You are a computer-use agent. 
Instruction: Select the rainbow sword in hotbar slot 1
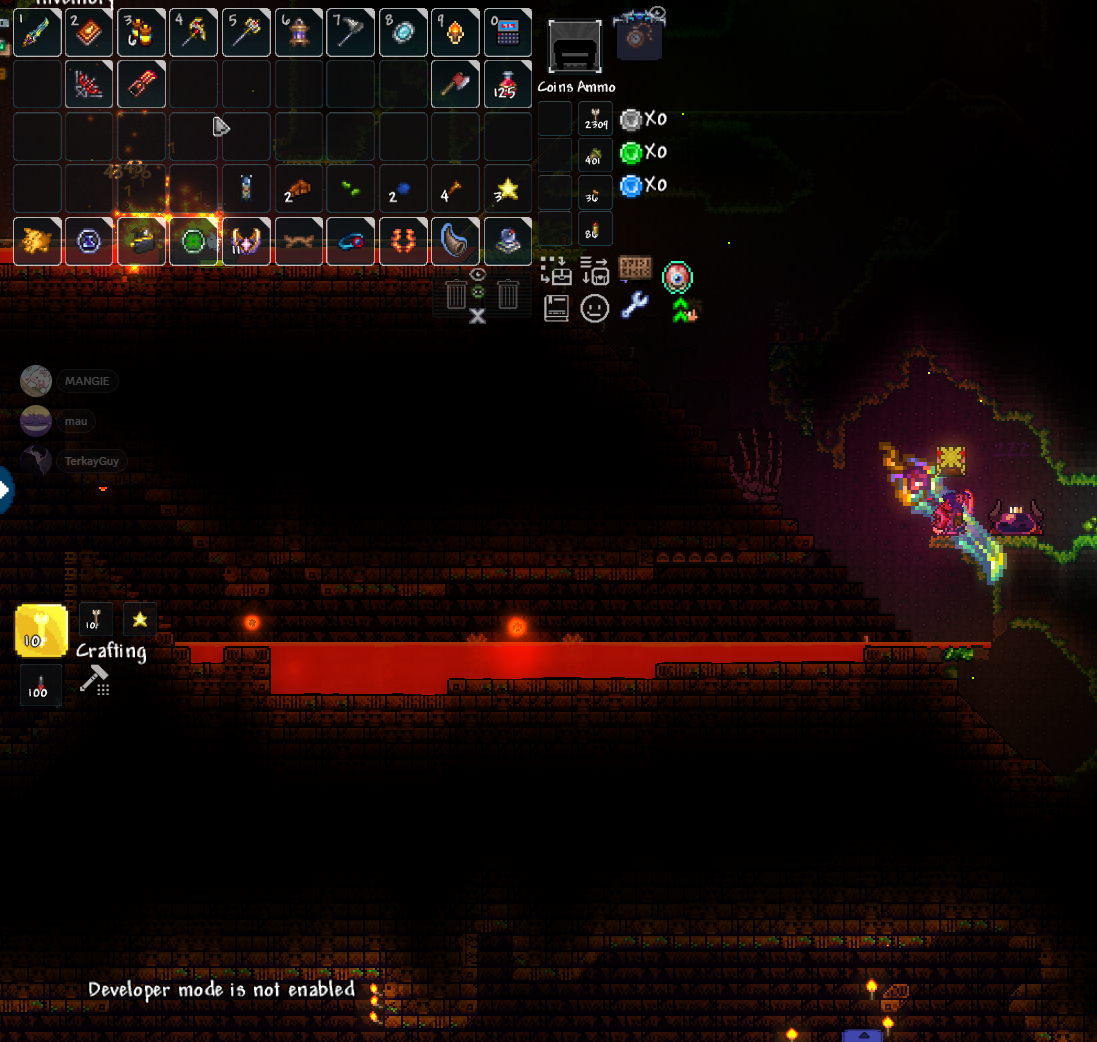tap(38, 33)
